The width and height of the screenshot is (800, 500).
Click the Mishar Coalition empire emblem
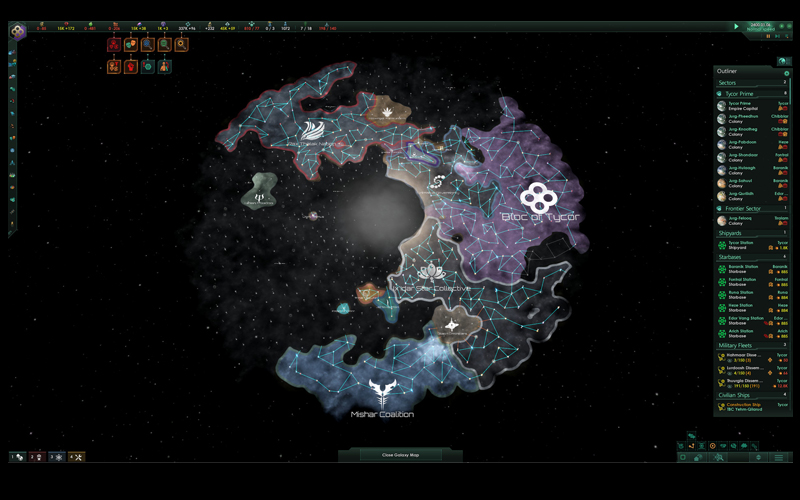tap(381, 390)
